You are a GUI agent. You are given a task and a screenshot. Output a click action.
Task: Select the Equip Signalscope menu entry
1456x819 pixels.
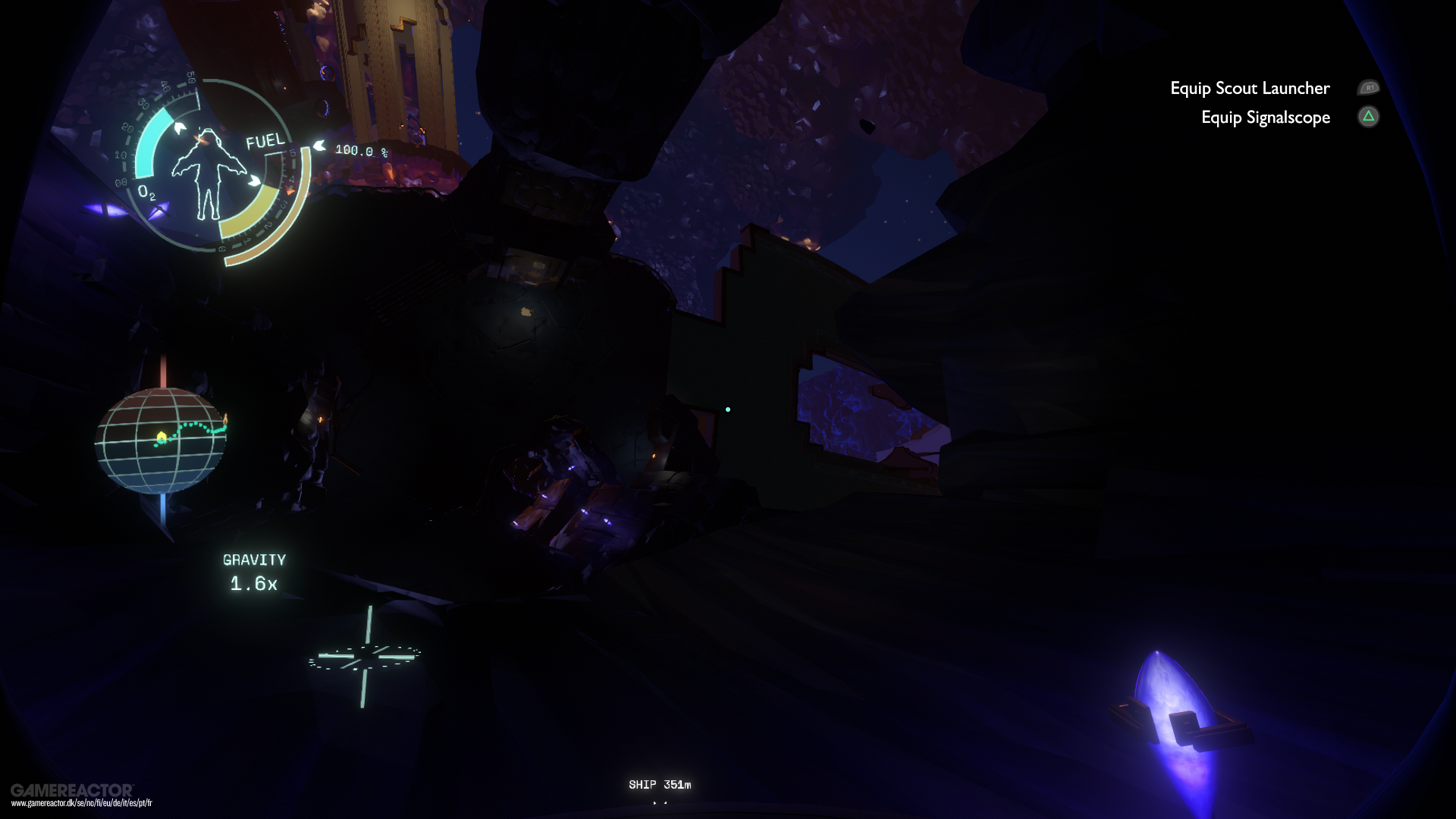click(1265, 118)
